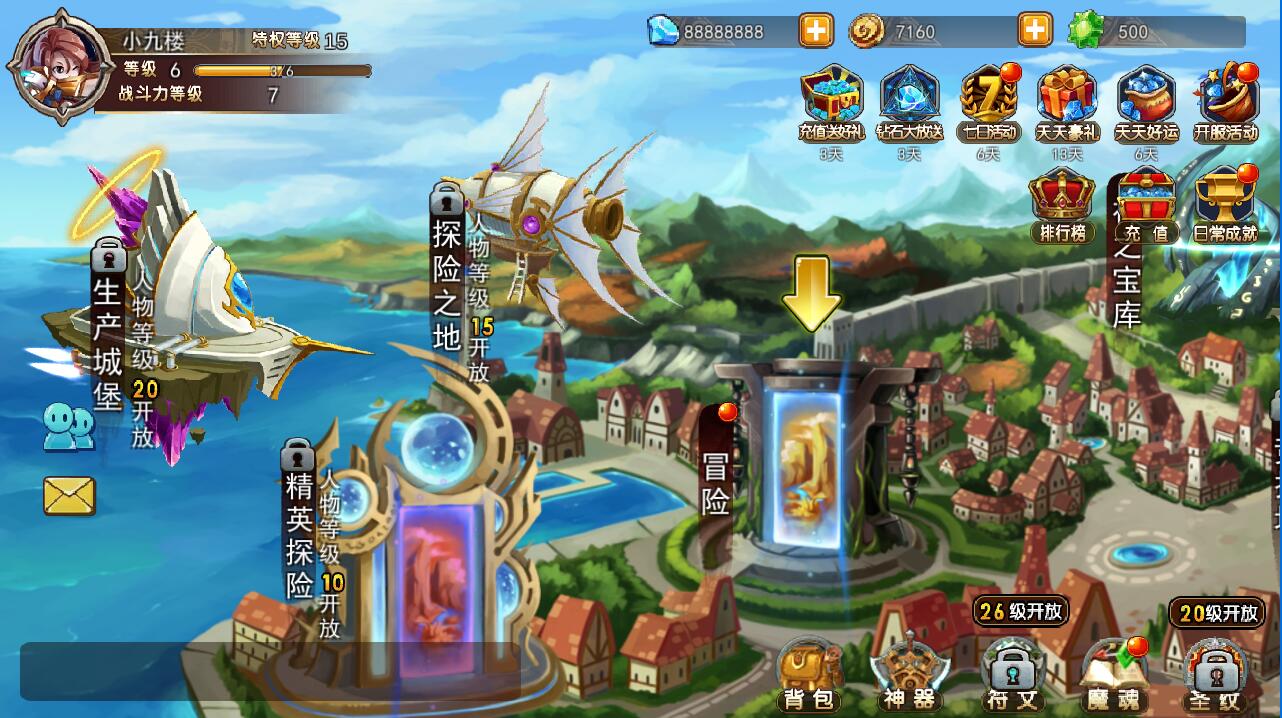Open the friends icon

tap(68, 426)
